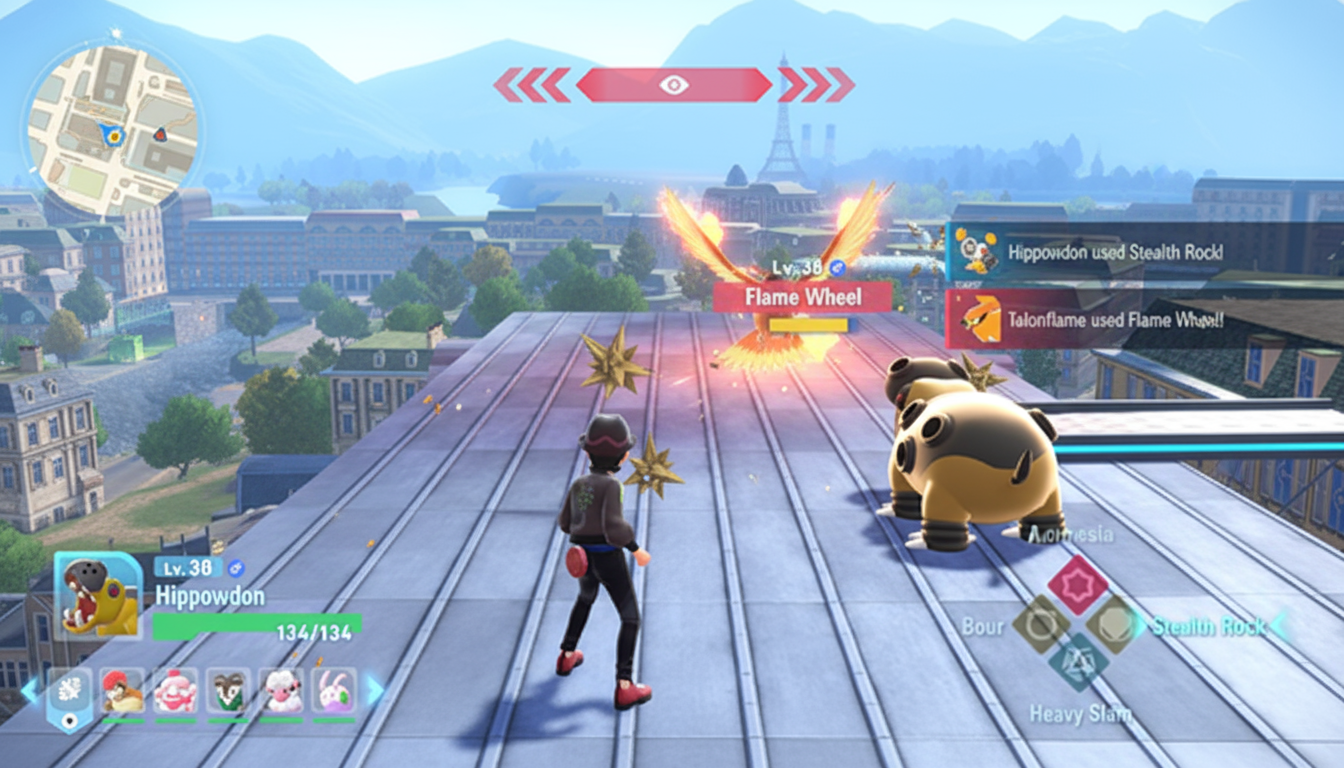Switch to the red-tufted monkey party Pokémon

(x=123, y=691)
